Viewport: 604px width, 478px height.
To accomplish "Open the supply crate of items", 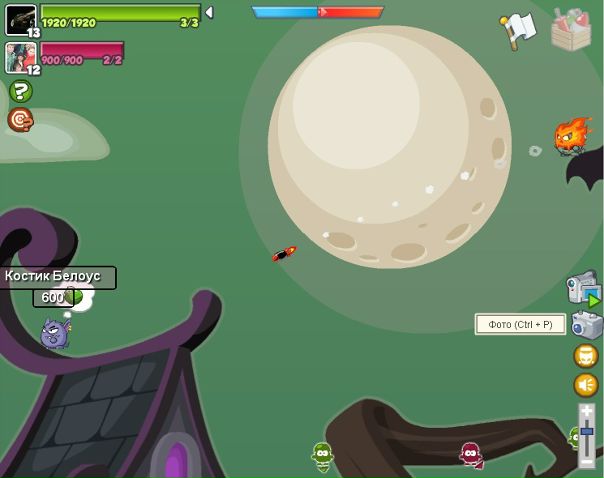I will [x=571, y=30].
